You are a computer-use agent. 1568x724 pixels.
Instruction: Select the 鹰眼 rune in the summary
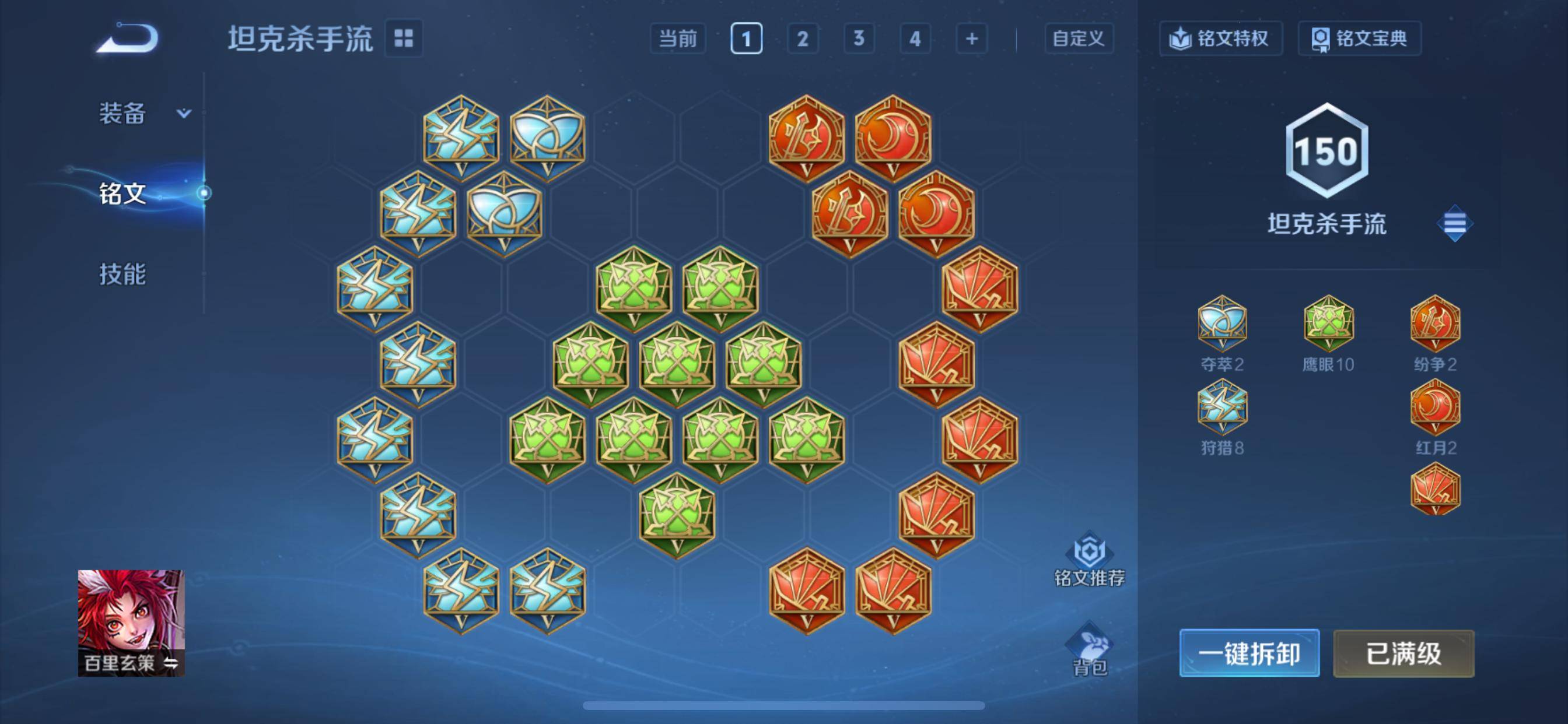tap(1328, 324)
